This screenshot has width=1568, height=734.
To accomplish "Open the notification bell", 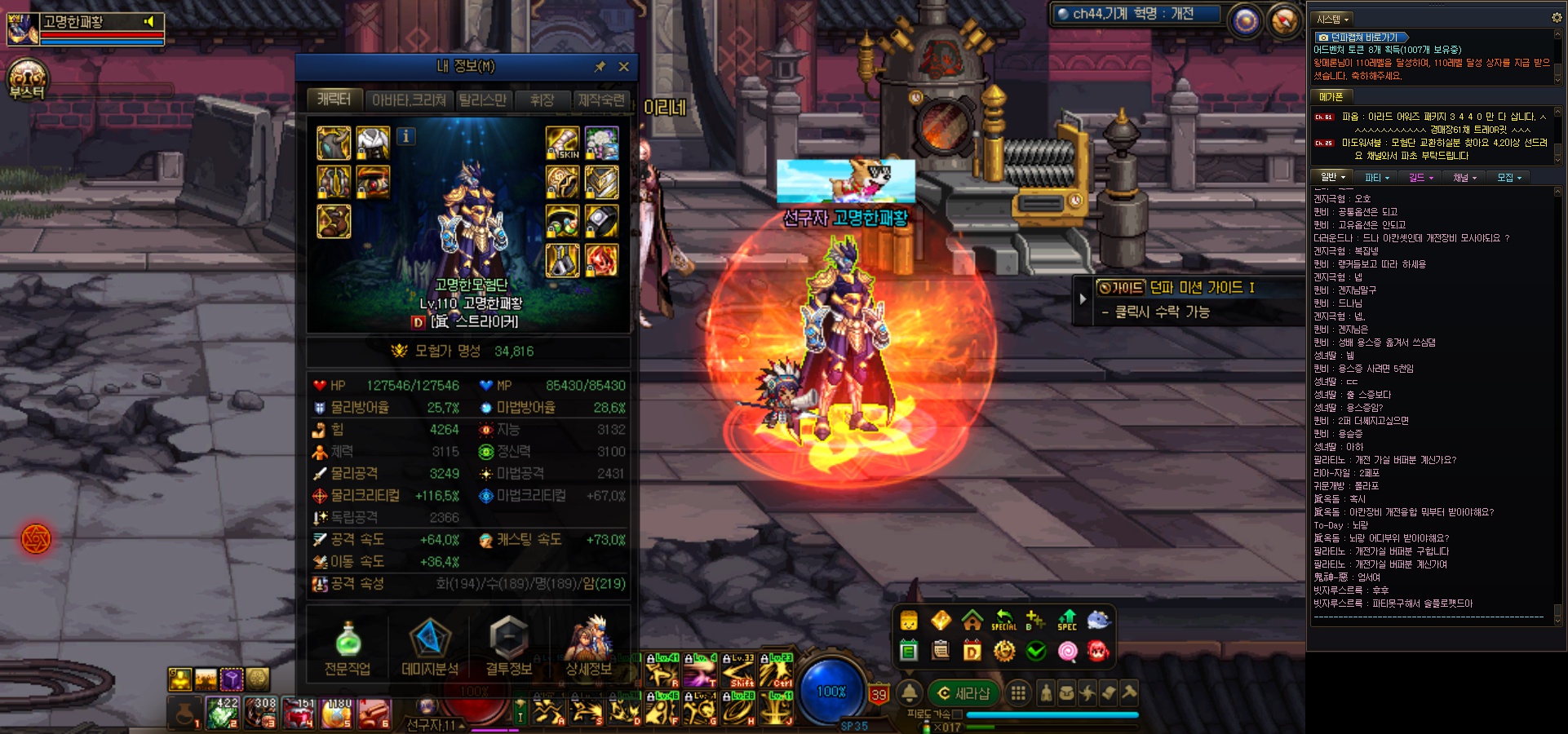I will pyautogui.click(x=909, y=693).
